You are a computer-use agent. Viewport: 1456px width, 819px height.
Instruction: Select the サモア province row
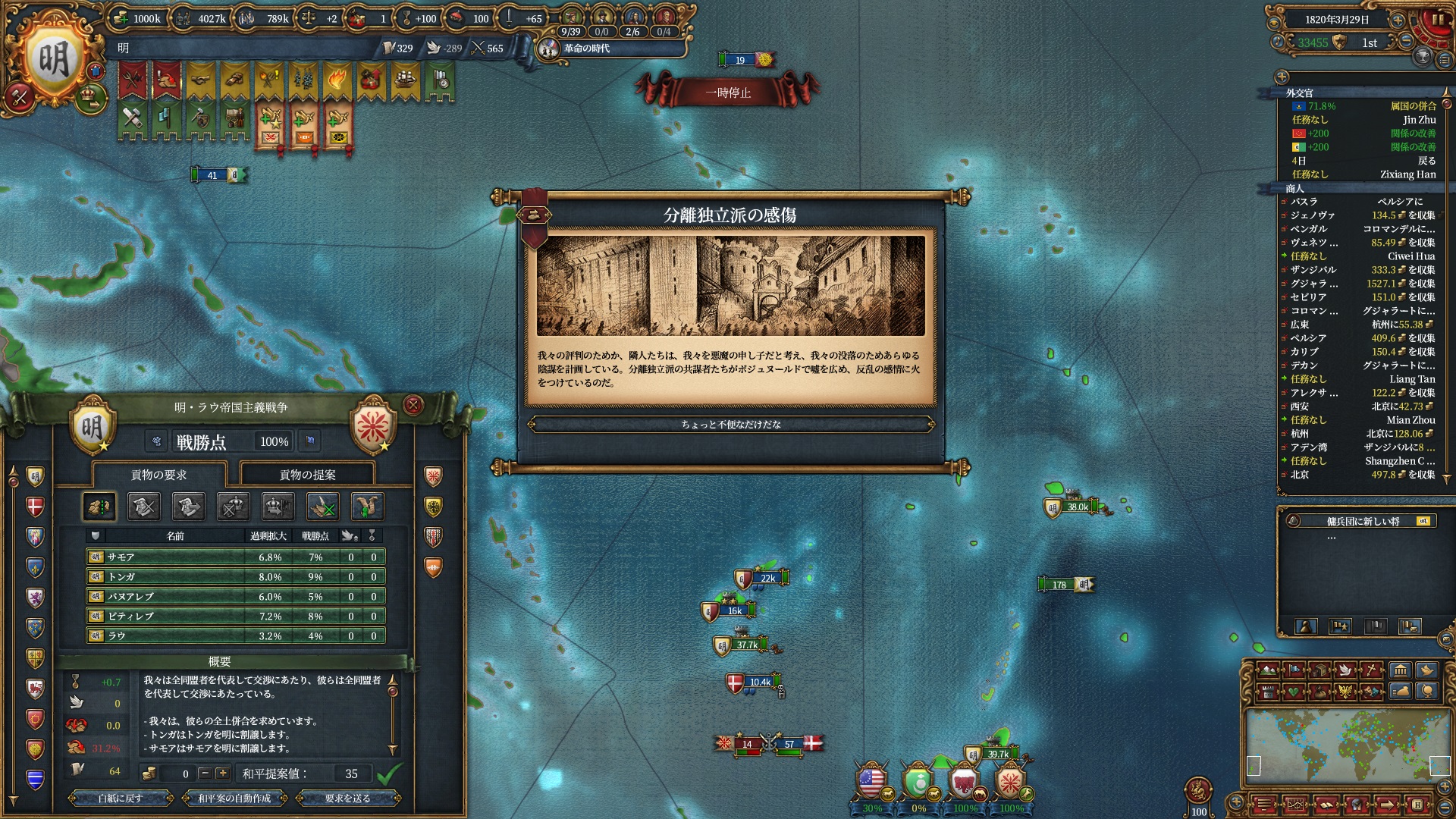[x=235, y=557]
